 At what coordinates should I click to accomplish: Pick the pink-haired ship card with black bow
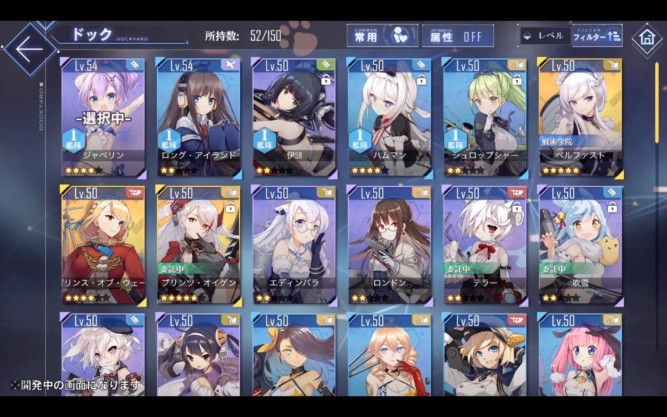coord(580,360)
